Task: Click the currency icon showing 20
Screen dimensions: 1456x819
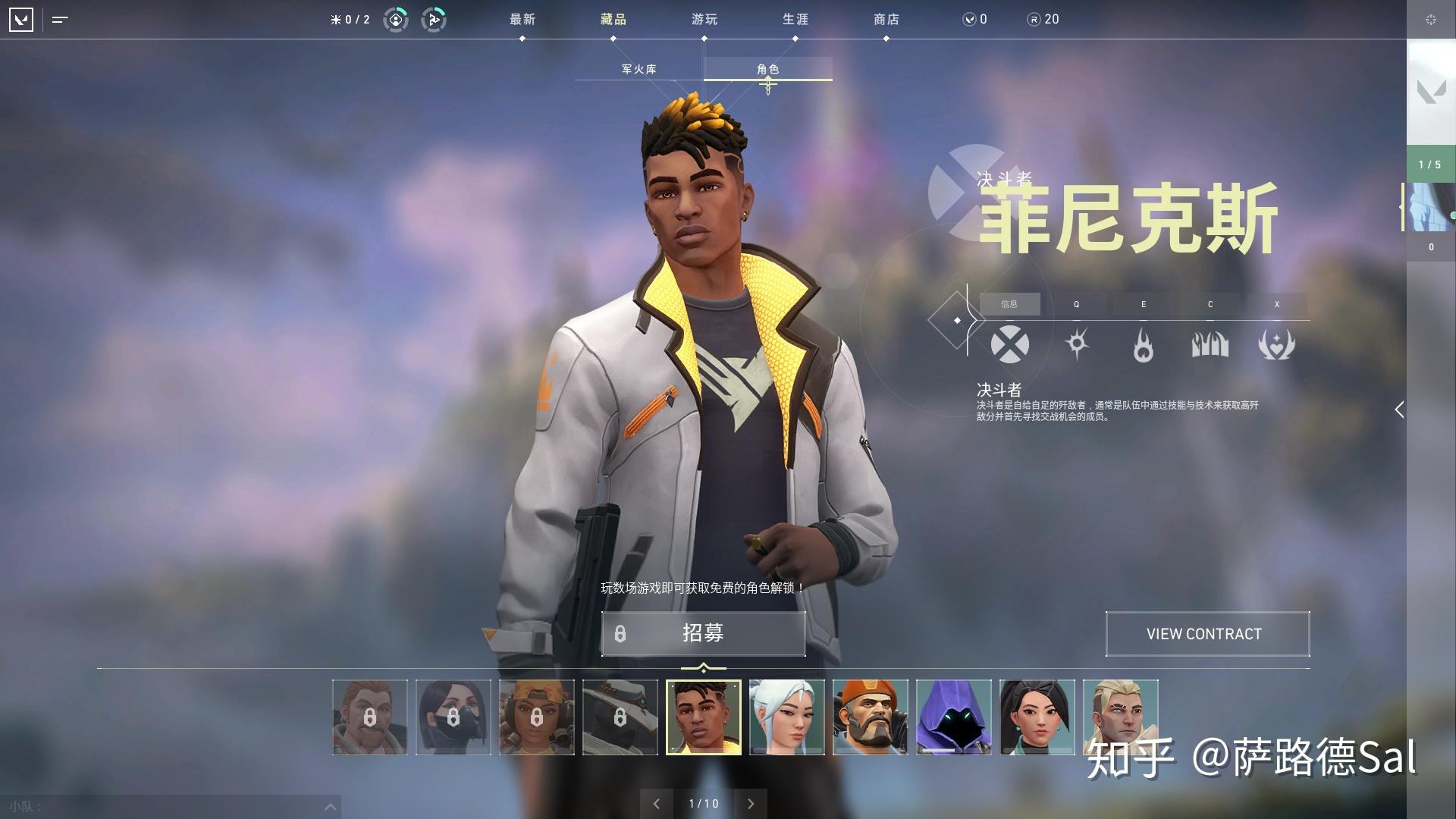Action: (x=1034, y=20)
